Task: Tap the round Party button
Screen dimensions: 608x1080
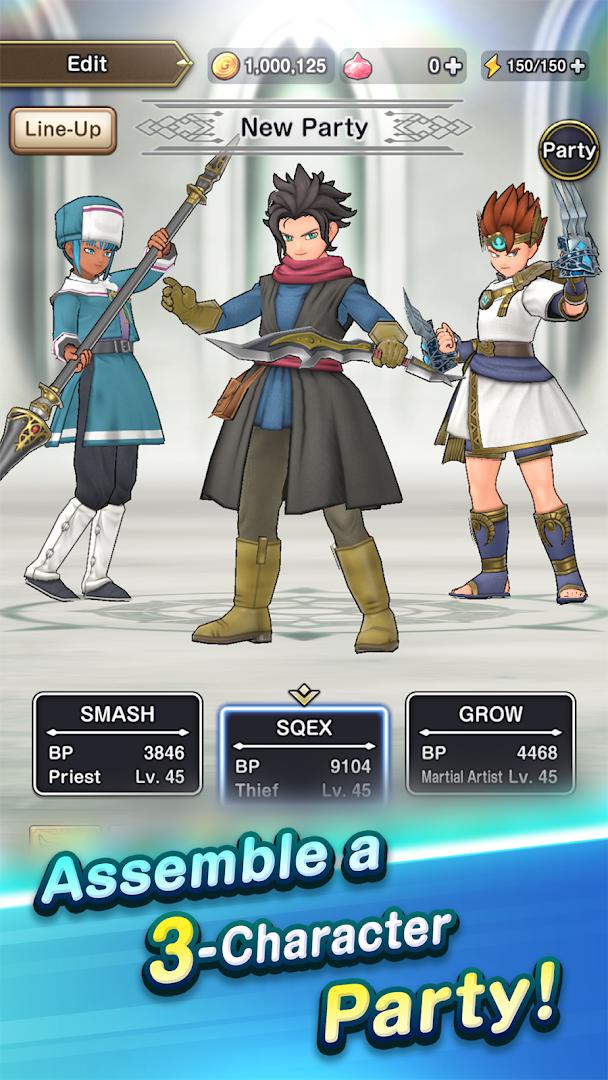Action: click(569, 151)
